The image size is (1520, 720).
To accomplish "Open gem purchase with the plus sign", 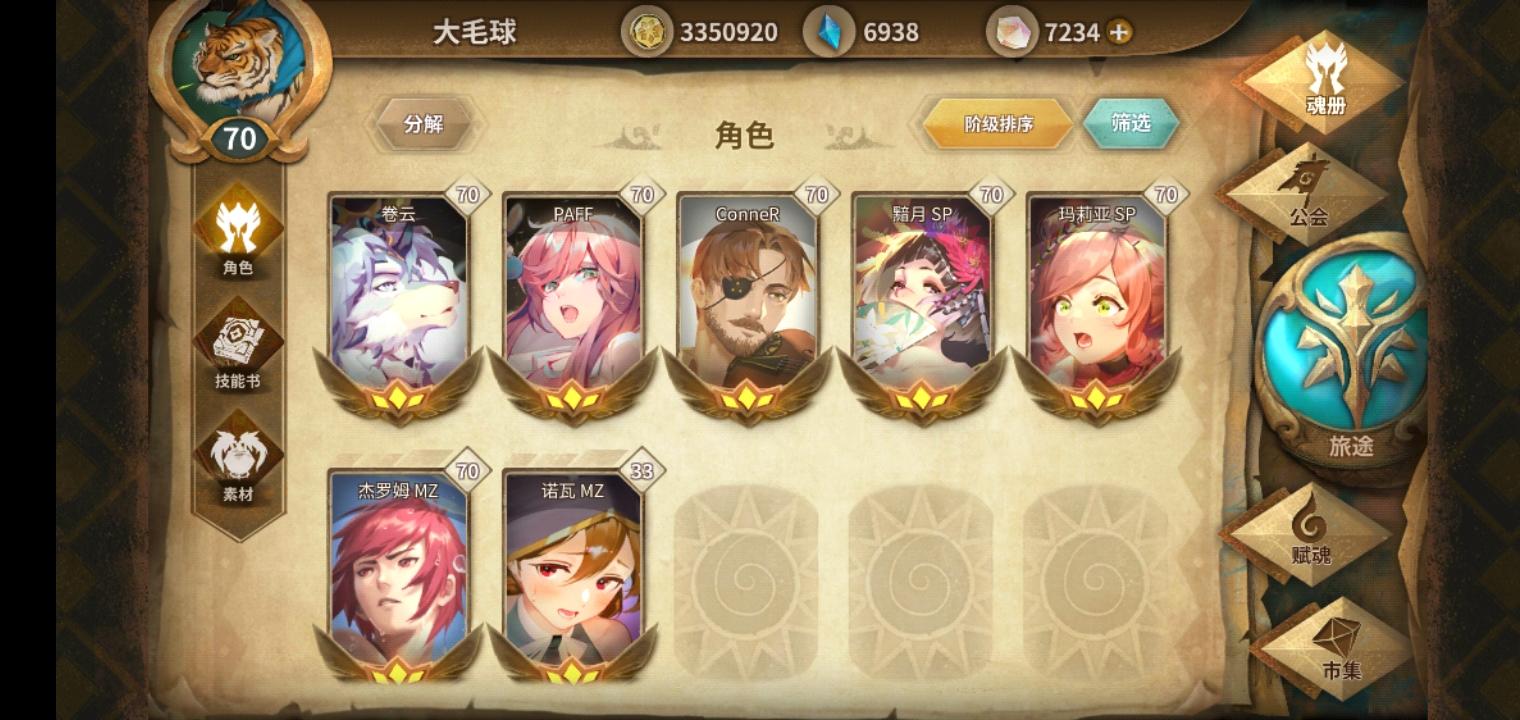I will coord(1118,31).
